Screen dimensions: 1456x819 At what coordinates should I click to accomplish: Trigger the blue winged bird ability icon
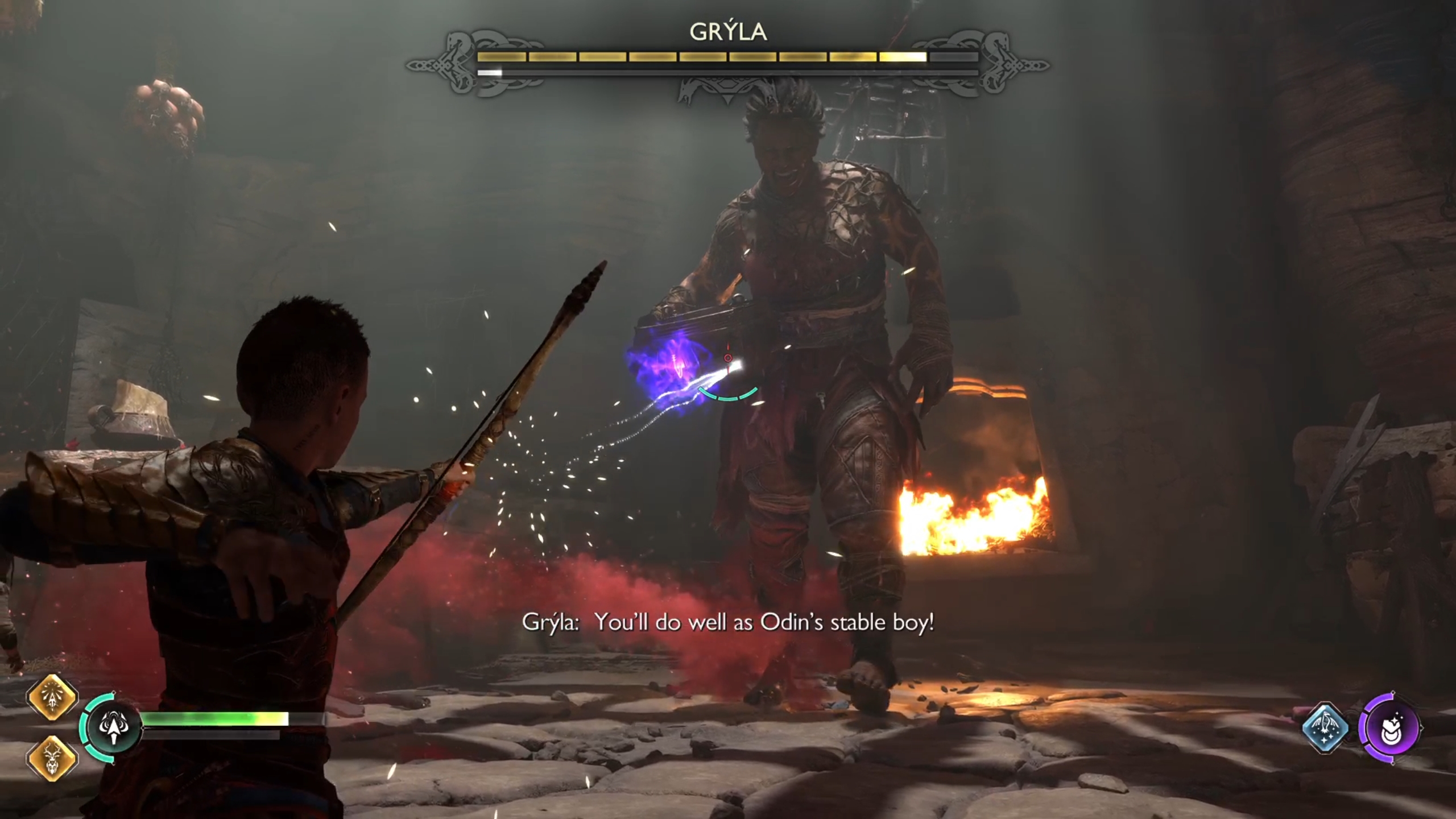pyautogui.click(x=1326, y=727)
